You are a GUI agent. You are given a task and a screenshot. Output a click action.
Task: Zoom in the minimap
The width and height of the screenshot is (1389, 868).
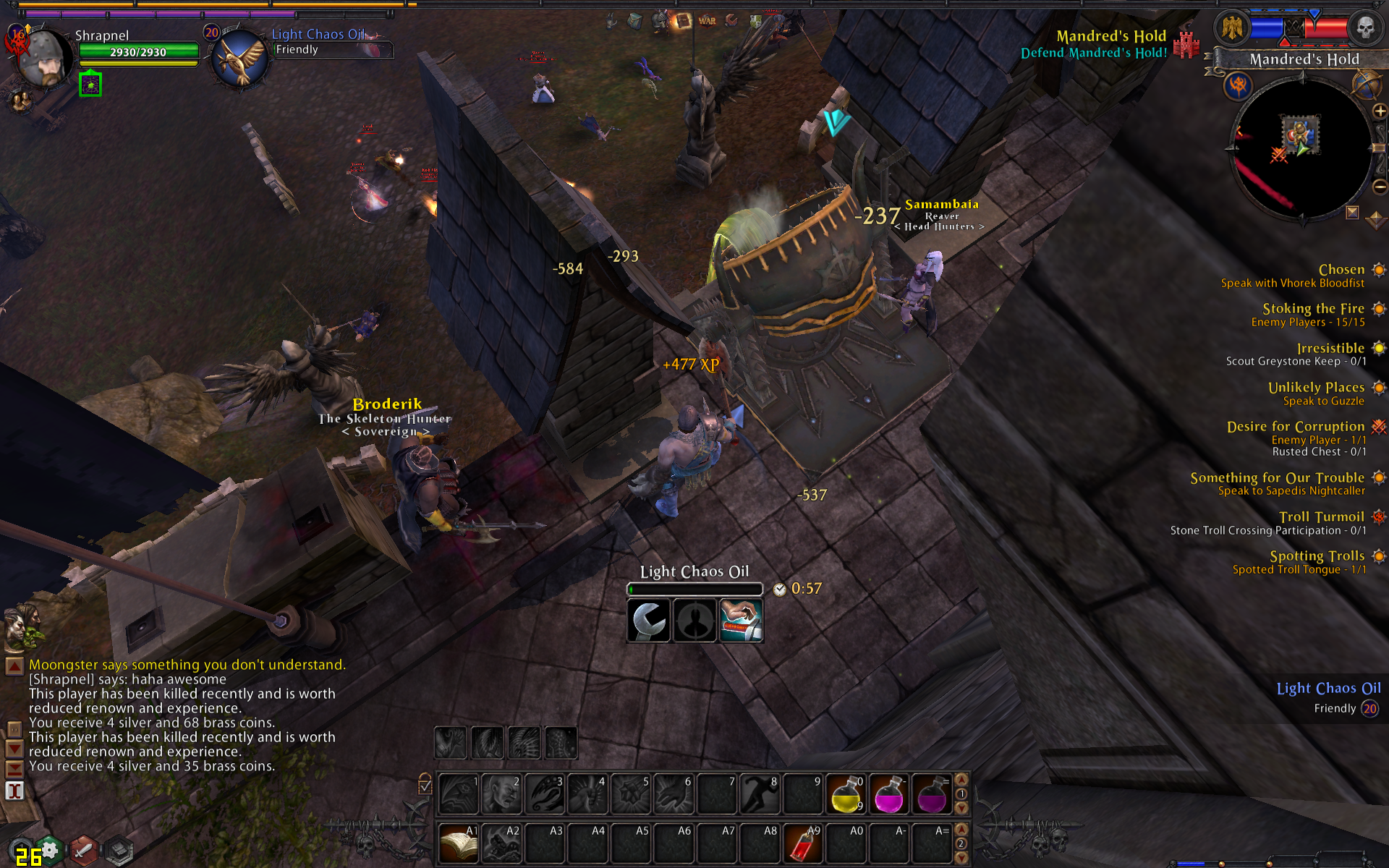[x=1380, y=111]
